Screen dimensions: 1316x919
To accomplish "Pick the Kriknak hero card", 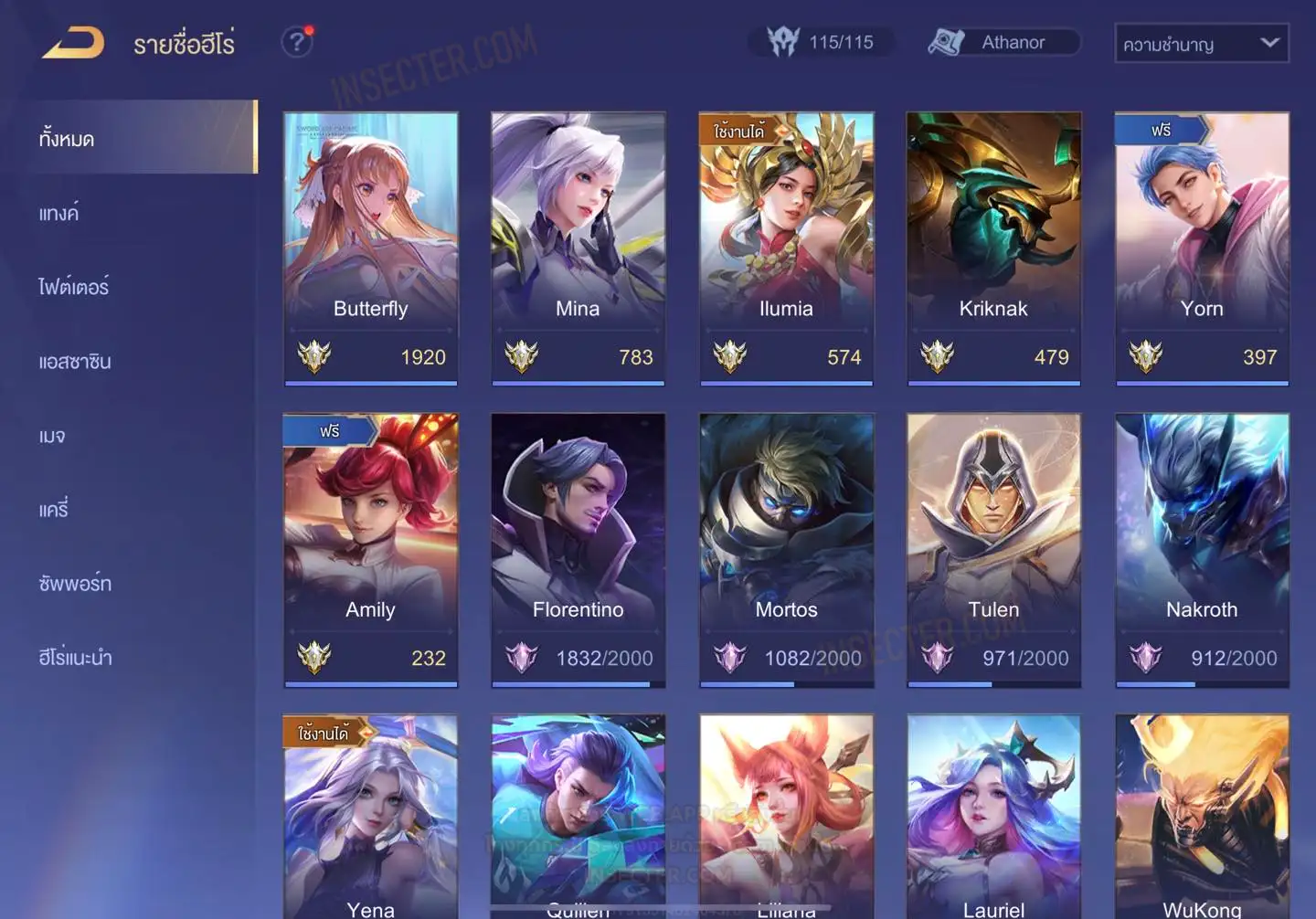I will [x=993, y=248].
